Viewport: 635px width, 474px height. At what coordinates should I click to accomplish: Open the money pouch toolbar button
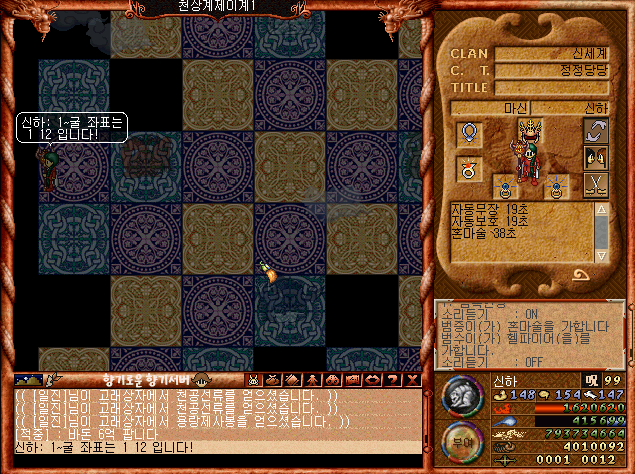(273, 380)
